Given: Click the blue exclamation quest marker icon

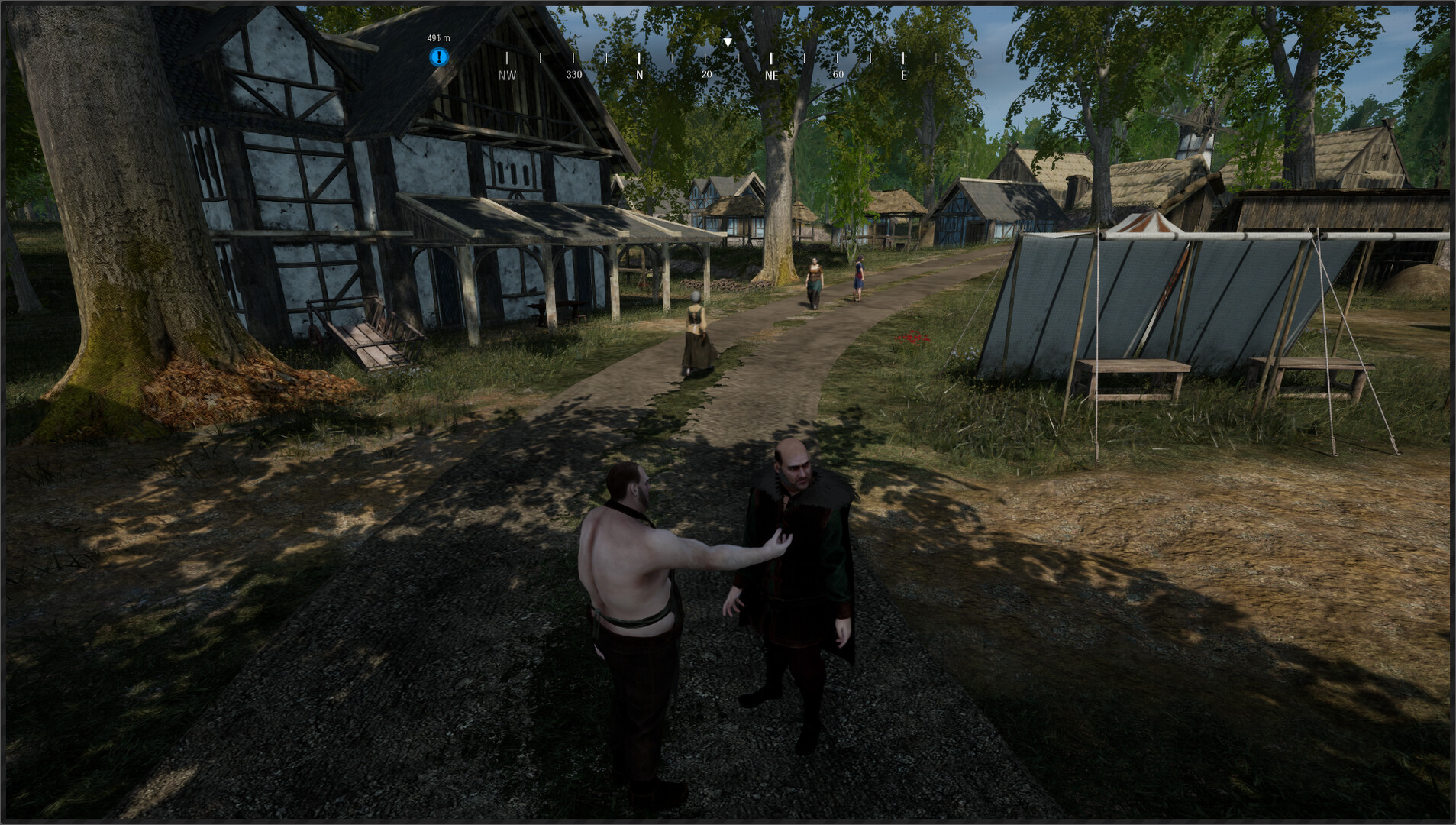Looking at the screenshot, I should (439, 56).
